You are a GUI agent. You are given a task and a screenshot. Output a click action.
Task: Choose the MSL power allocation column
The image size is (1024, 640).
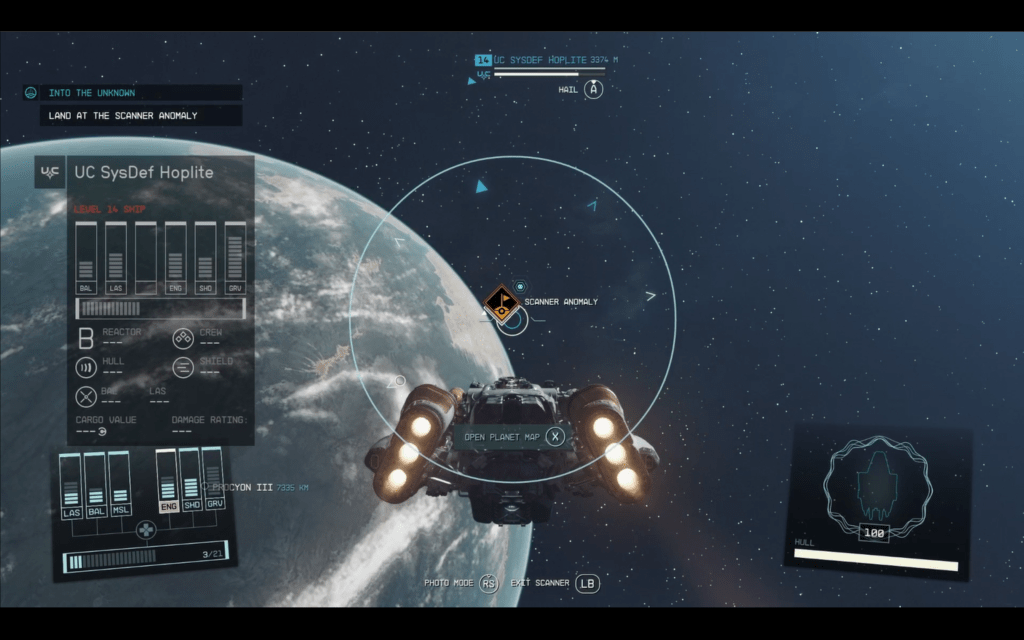click(x=119, y=485)
